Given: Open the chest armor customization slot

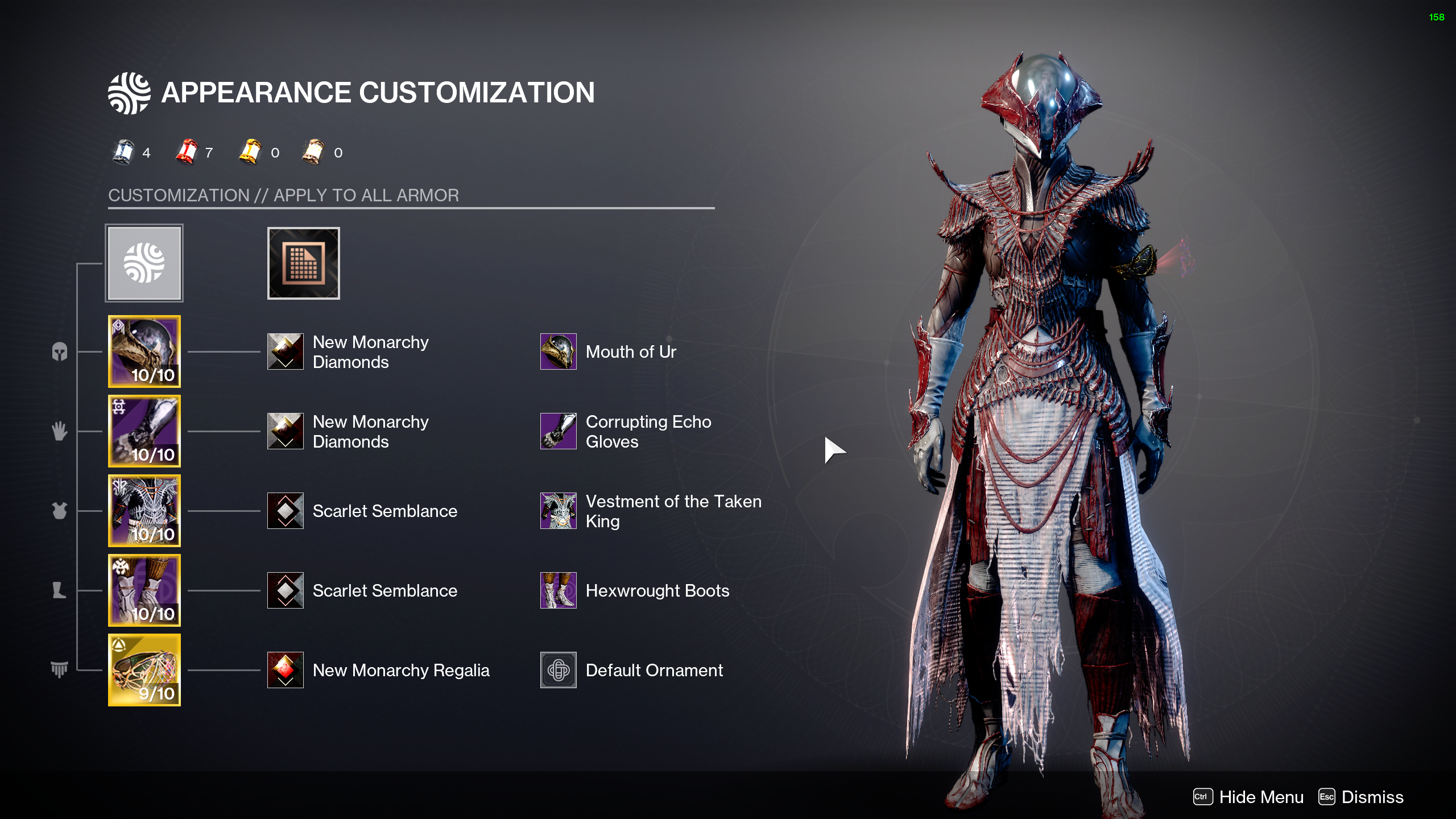Looking at the screenshot, I should (144, 510).
